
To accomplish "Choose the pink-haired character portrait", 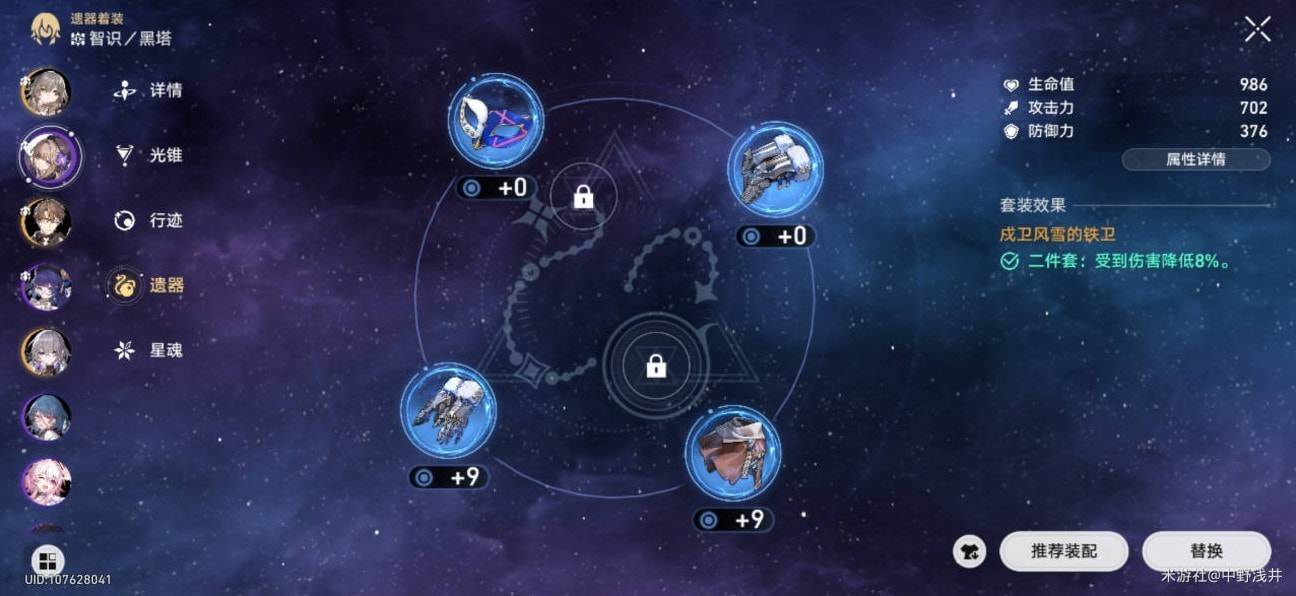I will pos(46,481).
